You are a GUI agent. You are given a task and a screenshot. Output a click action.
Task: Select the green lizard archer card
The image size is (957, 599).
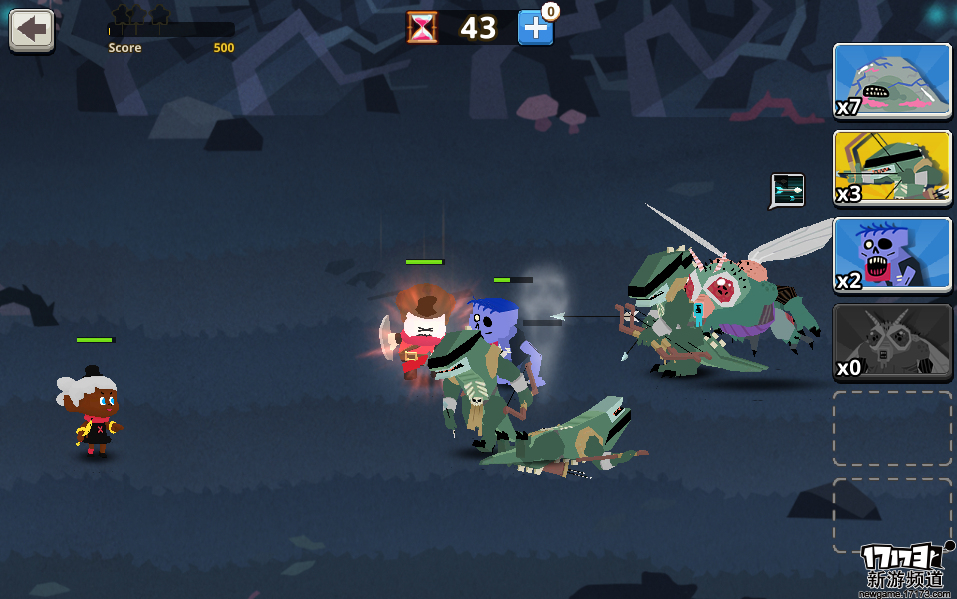coord(892,168)
